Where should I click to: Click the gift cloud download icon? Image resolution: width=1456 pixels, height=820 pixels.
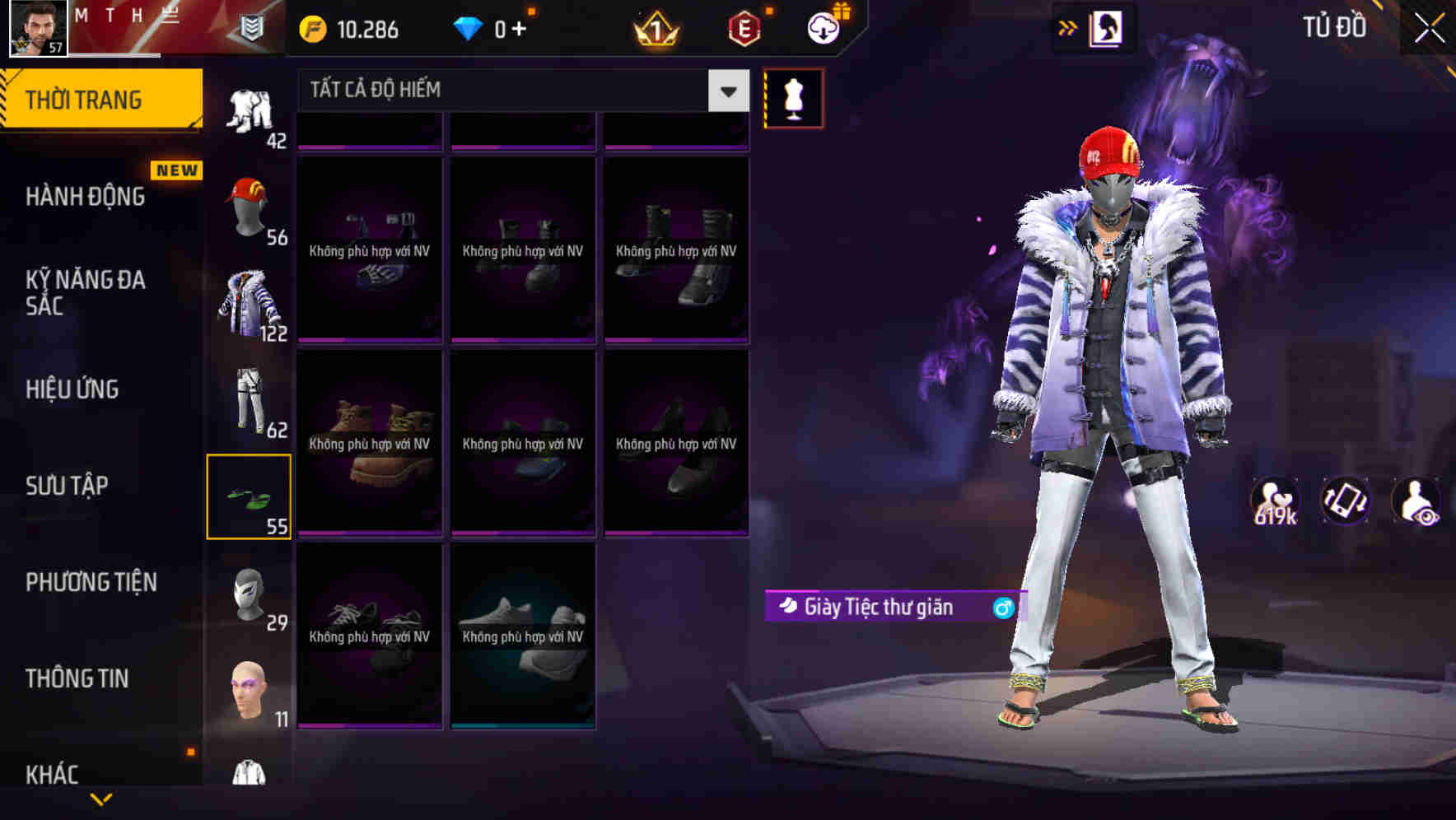click(x=823, y=27)
